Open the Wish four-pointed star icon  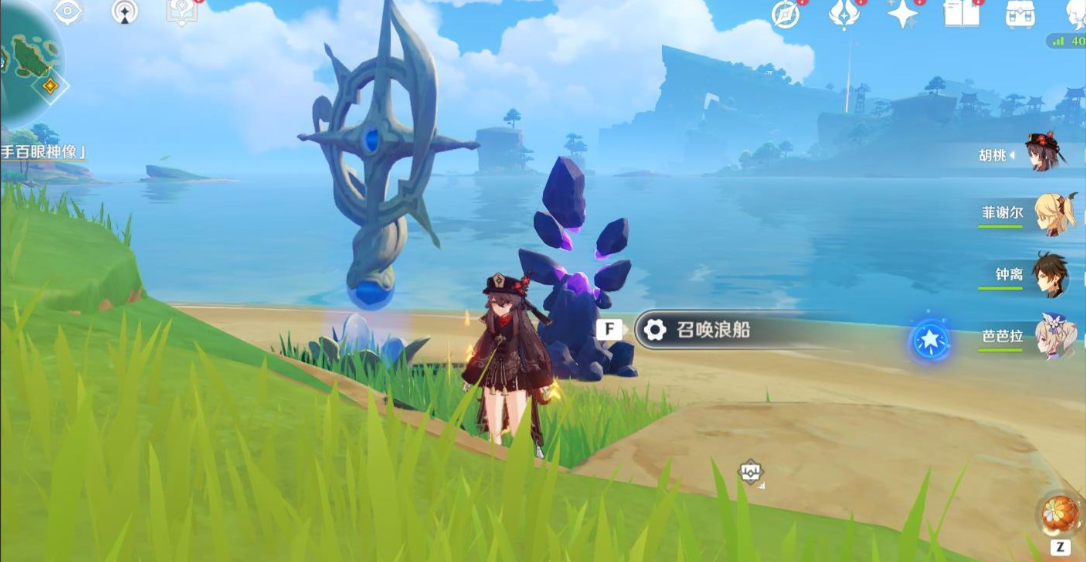[903, 14]
